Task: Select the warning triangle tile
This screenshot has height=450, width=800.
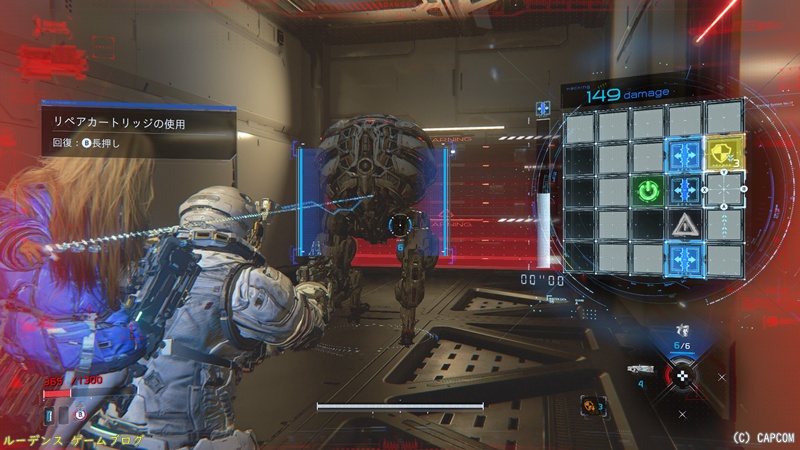Action: click(x=685, y=224)
